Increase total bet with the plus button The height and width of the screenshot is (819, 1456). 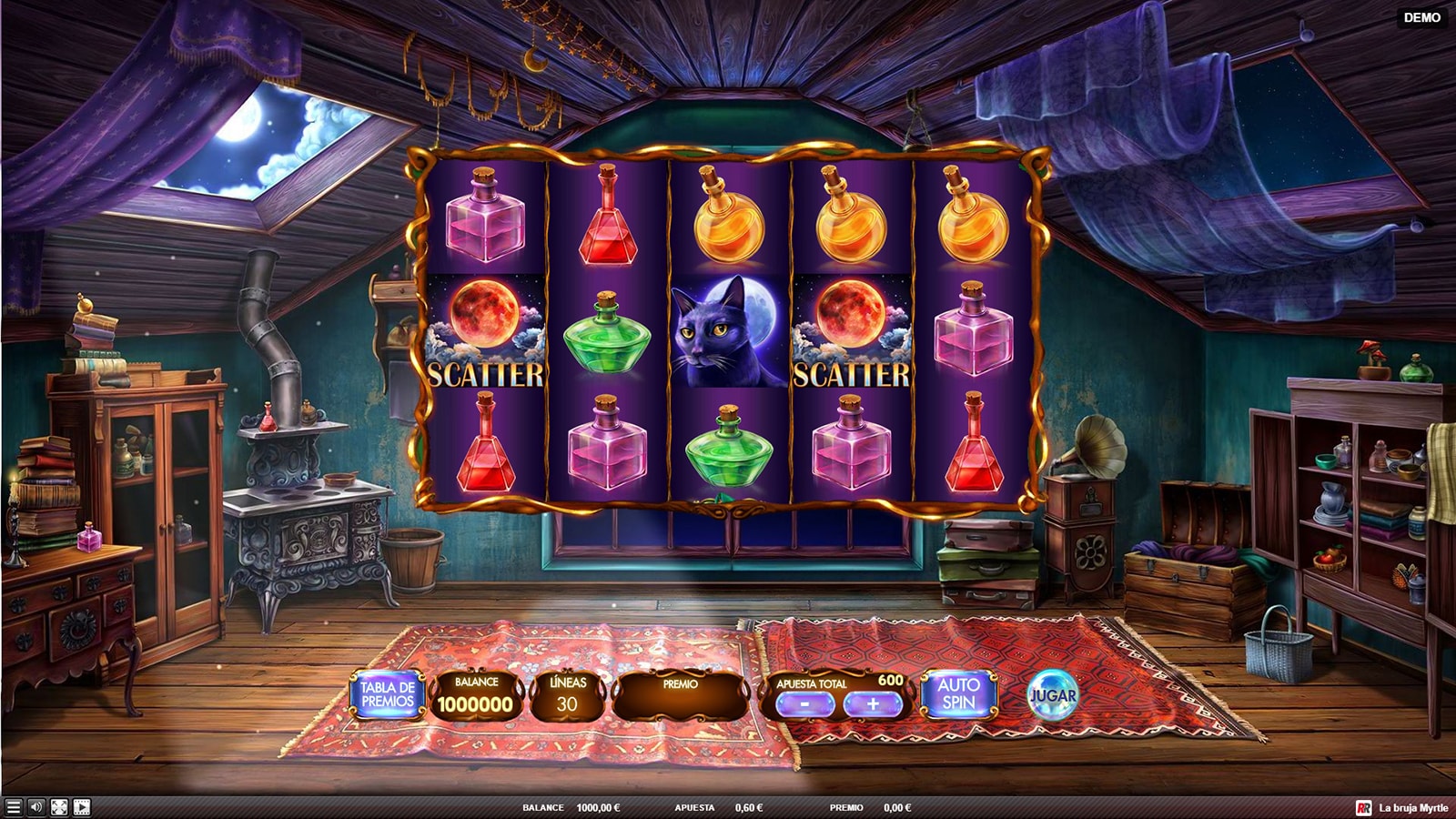(872, 703)
